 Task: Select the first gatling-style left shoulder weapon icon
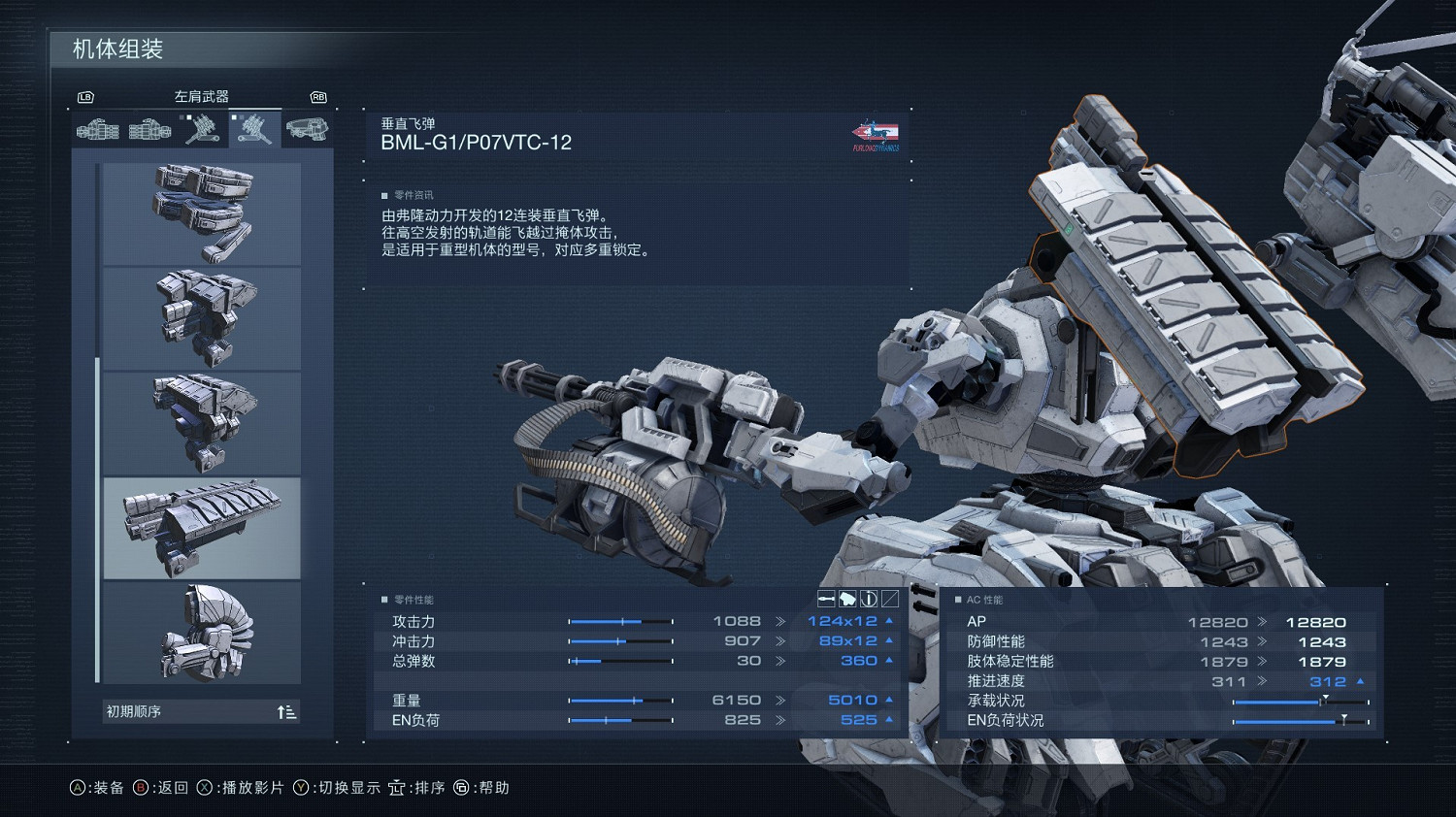tap(97, 128)
